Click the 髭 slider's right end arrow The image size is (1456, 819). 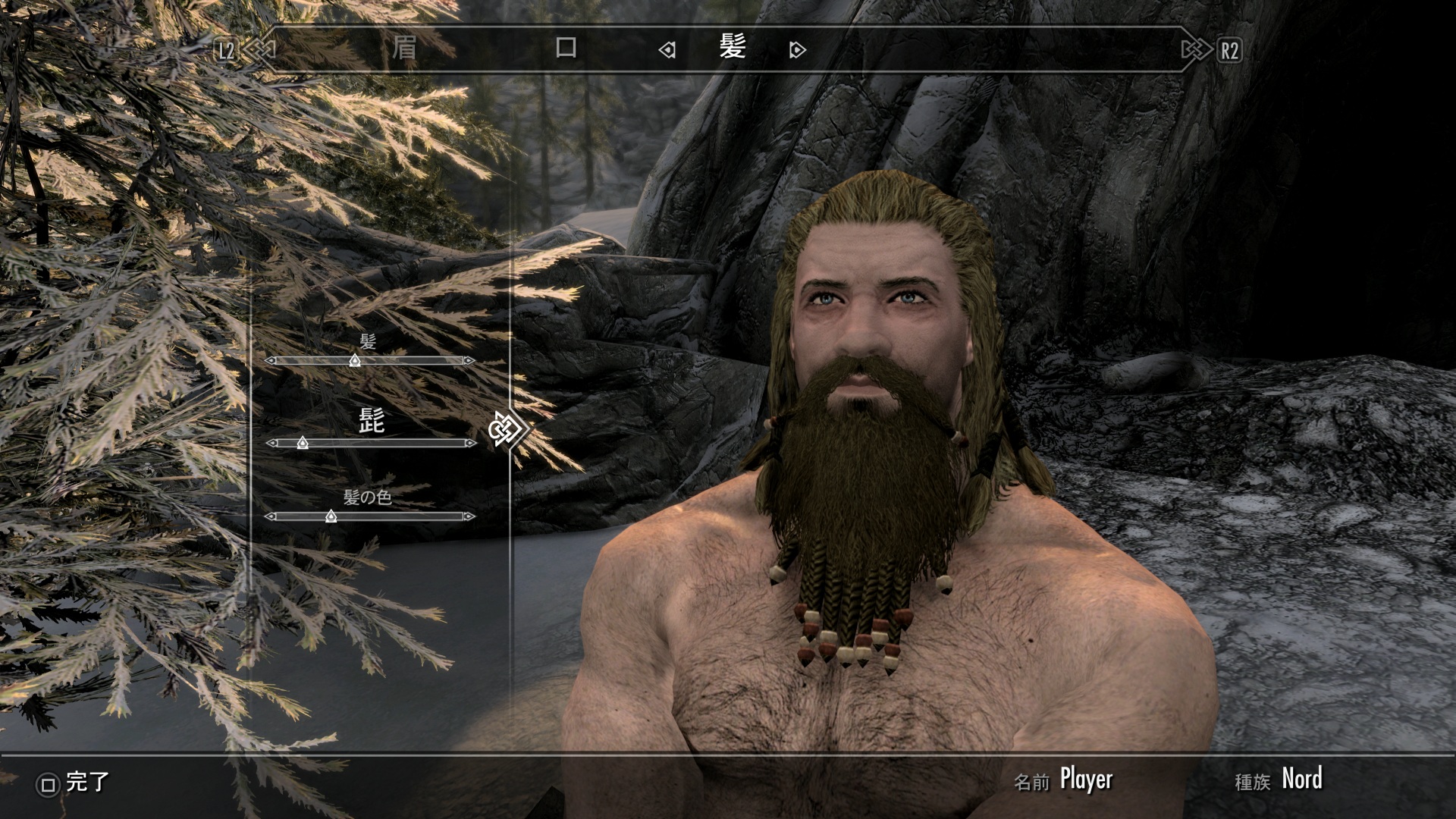(x=470, y=443)
